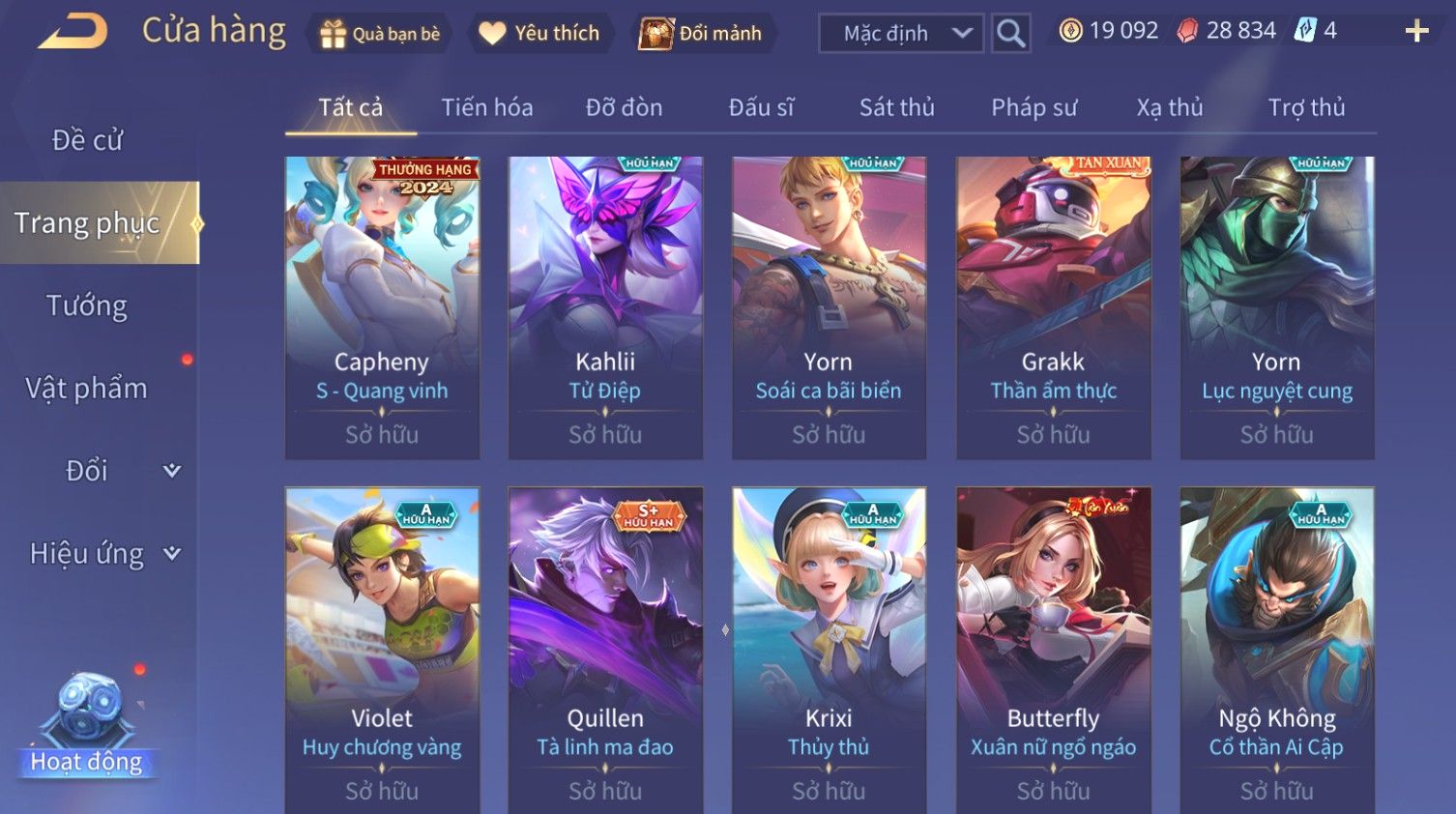Select Capheny Quang vinh skin card
The height and width of the screenshot is (814, 1456).
pyautogui.click(x=382, y=307)
